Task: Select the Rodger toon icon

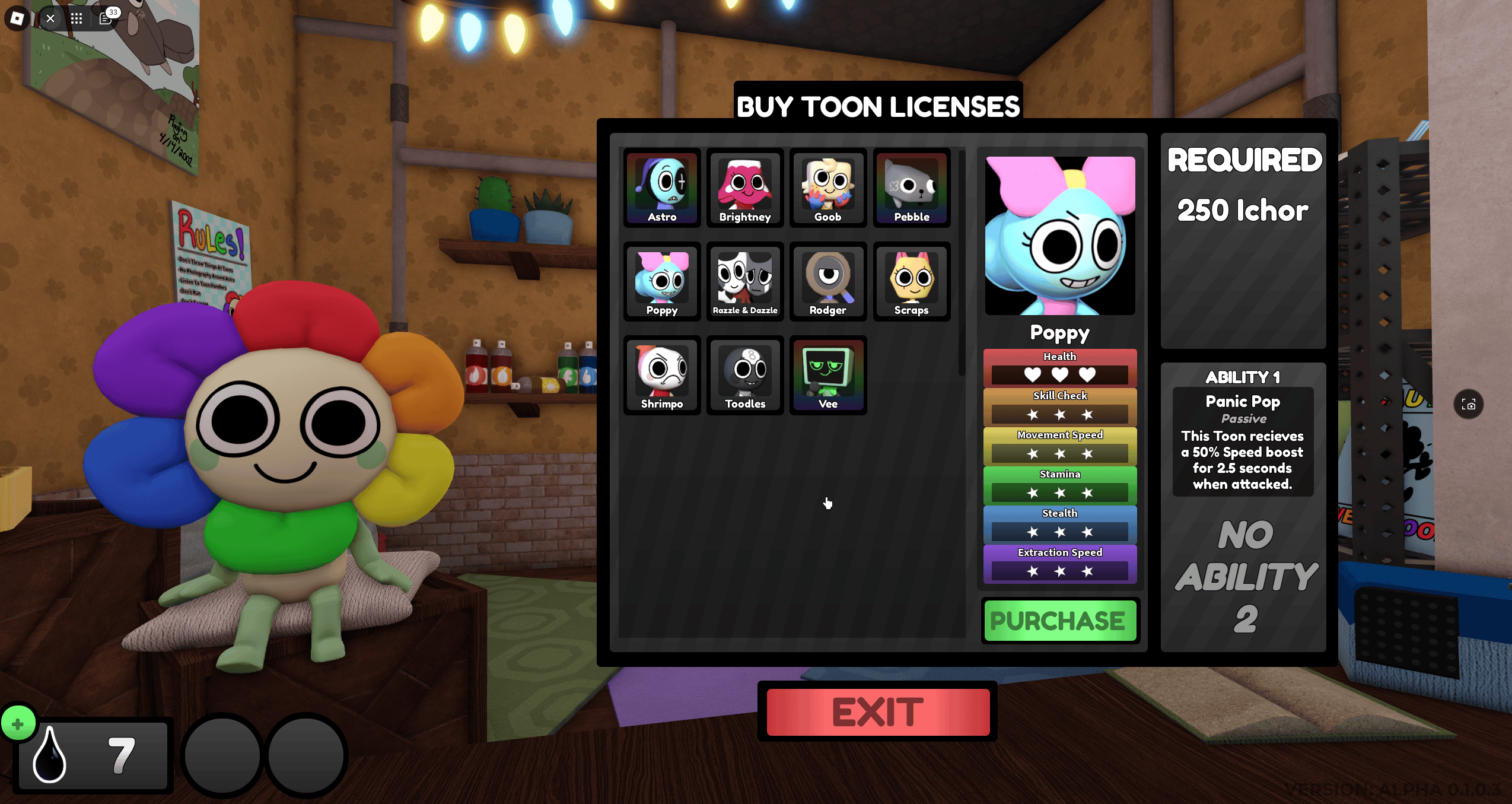Action: (827, 281)
